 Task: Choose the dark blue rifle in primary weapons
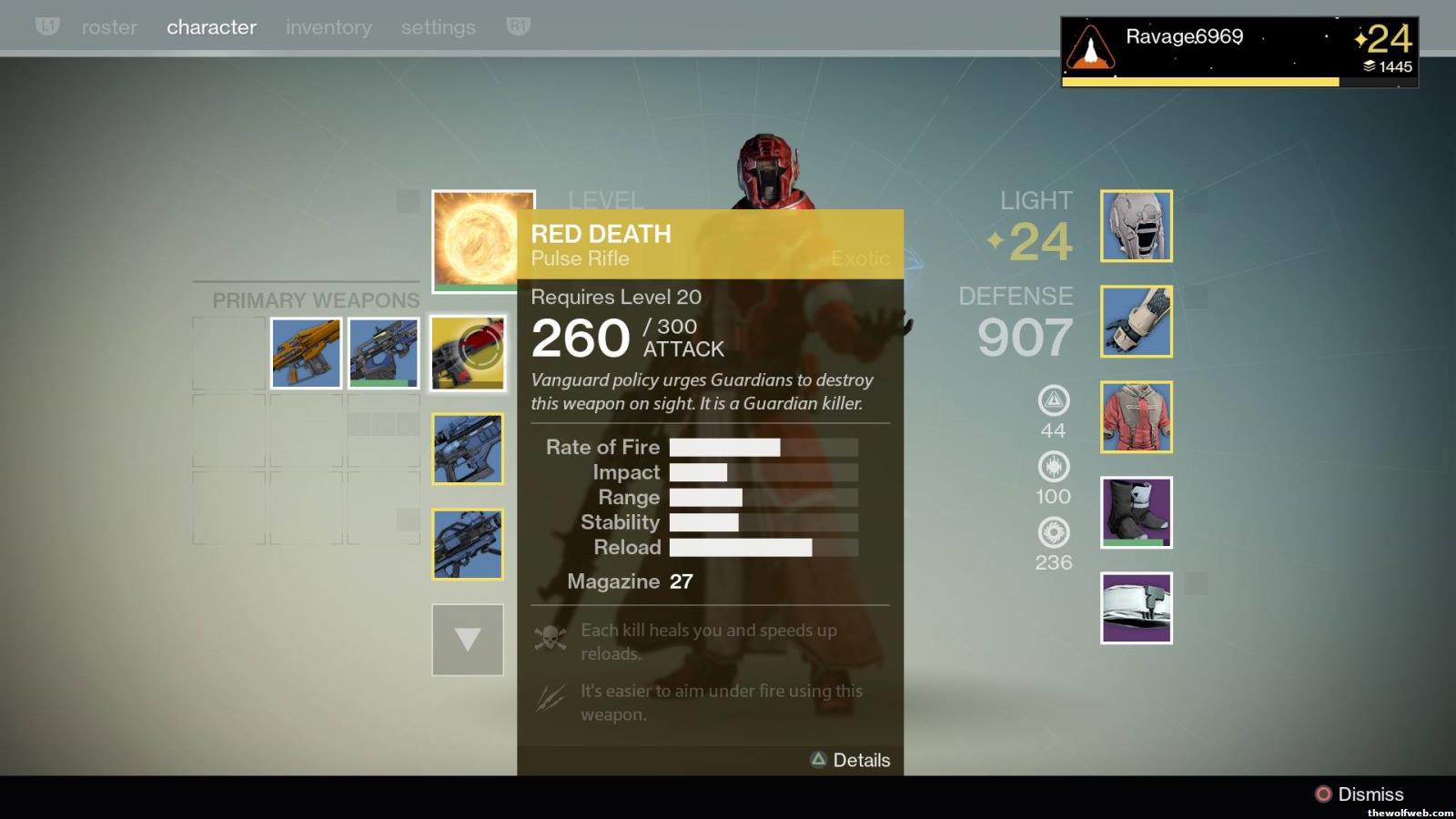coord(384,353)
